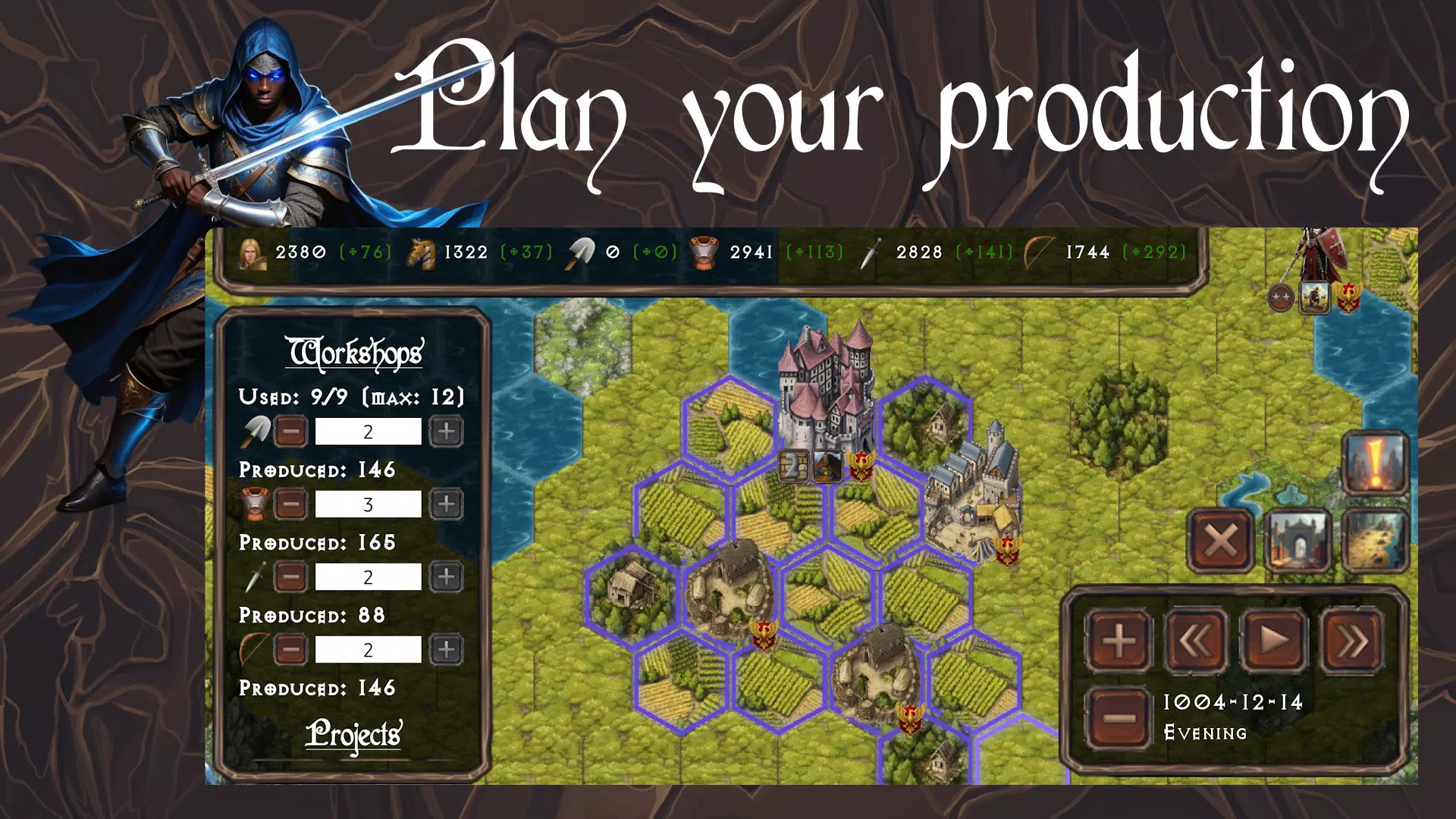The image size is (1456, 819).
Task: Select the stone gate icon button
Action: coord(1298,541)
